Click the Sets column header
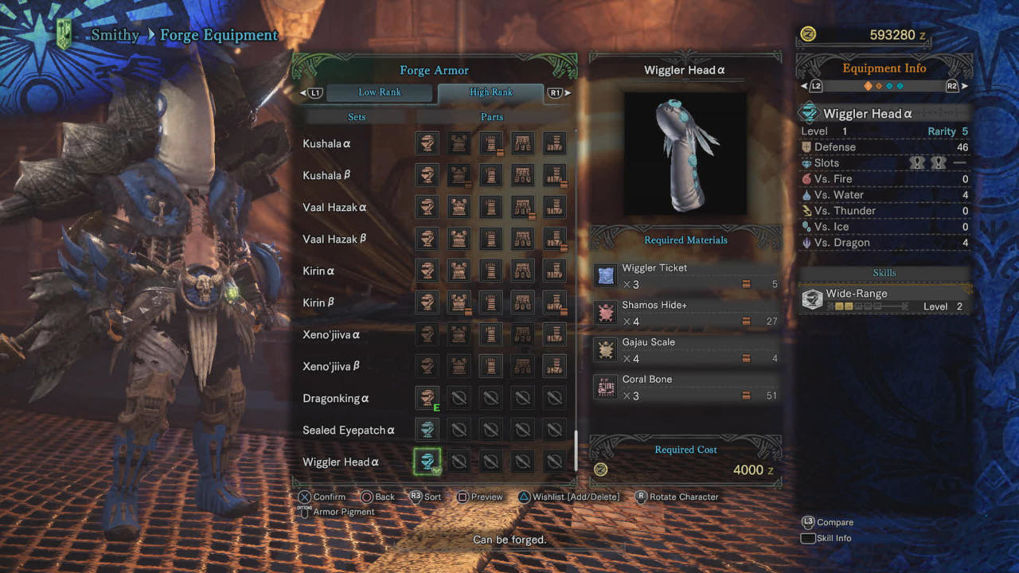 coord(356,117)
